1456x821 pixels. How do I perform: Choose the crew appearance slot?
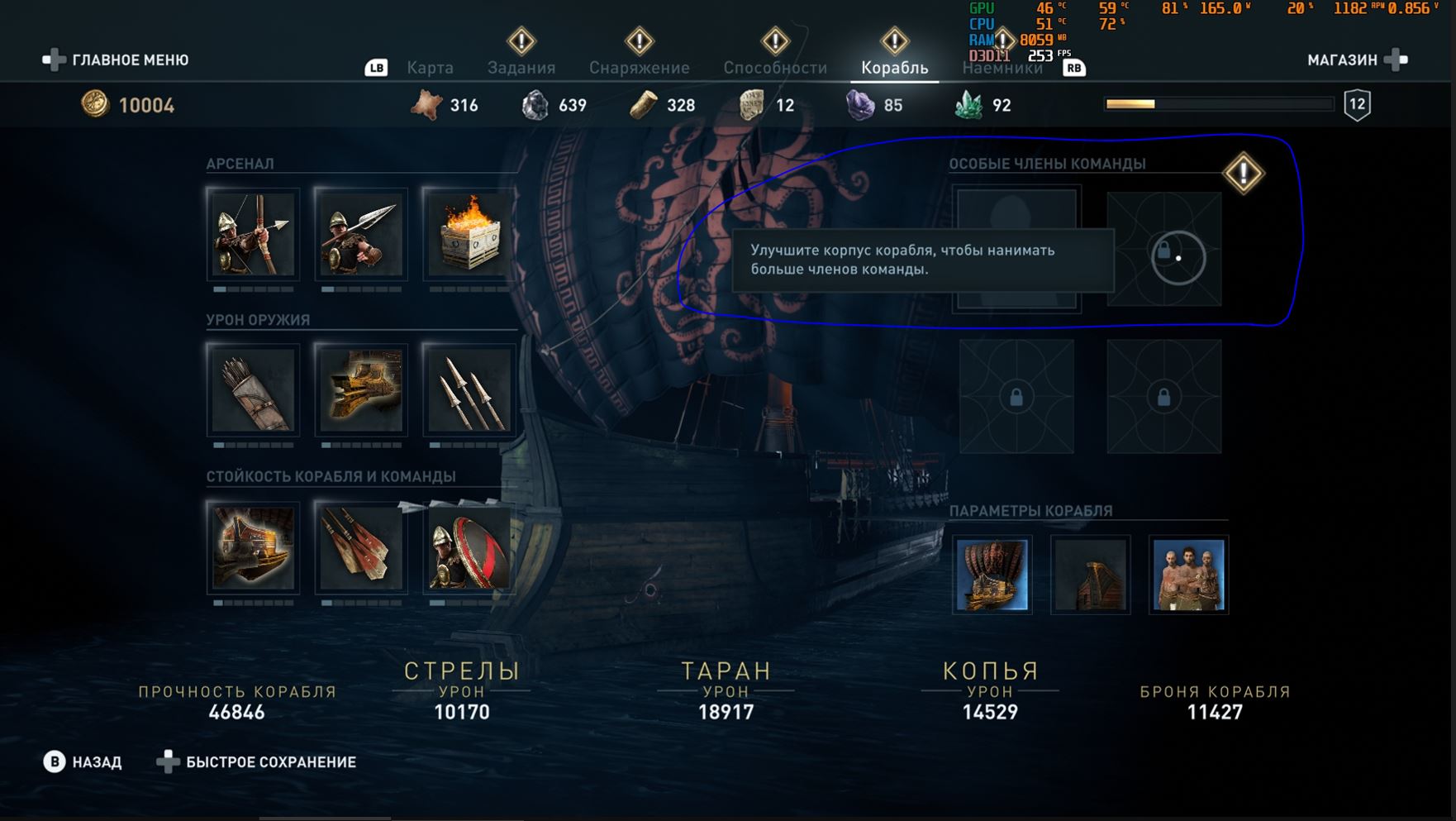tap(1188, 575)
